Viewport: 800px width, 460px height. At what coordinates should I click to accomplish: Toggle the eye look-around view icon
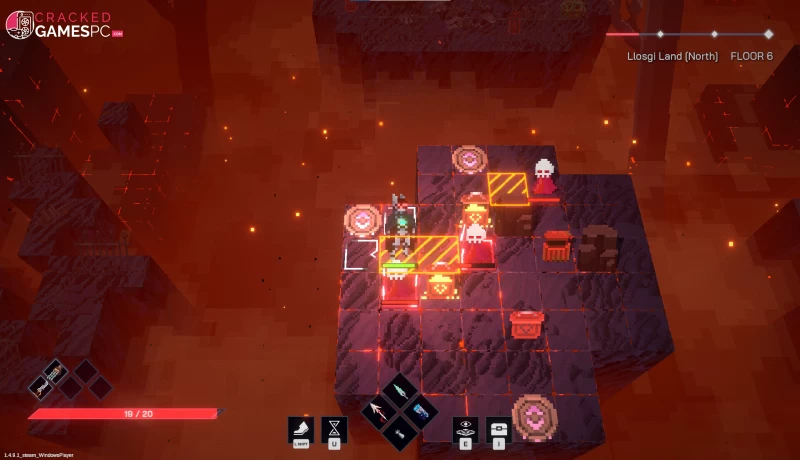tap(465, 428)
